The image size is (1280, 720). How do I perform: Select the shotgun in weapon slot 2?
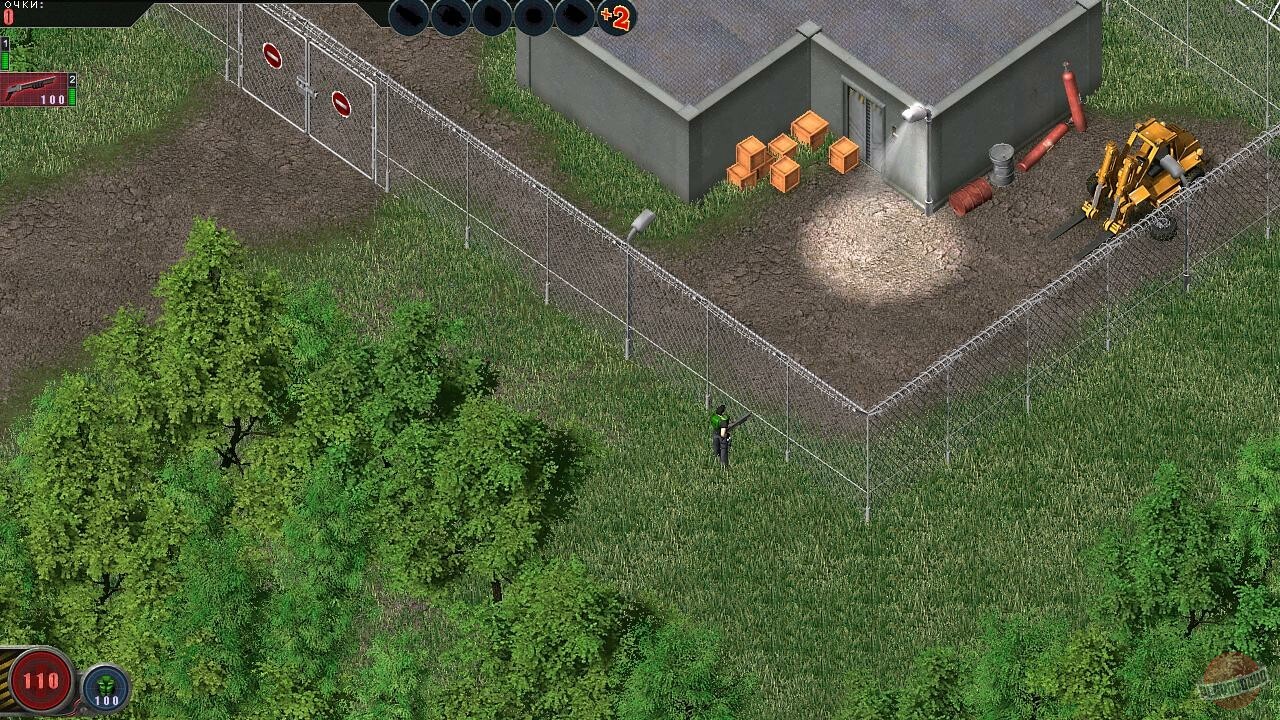pos(33,87)
